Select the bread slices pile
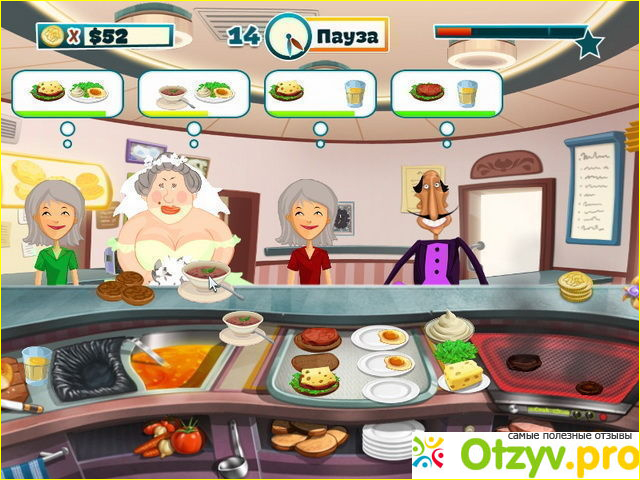Image resolution: width=640 pixels, height=480 pixels. click(x=308, y=437)
